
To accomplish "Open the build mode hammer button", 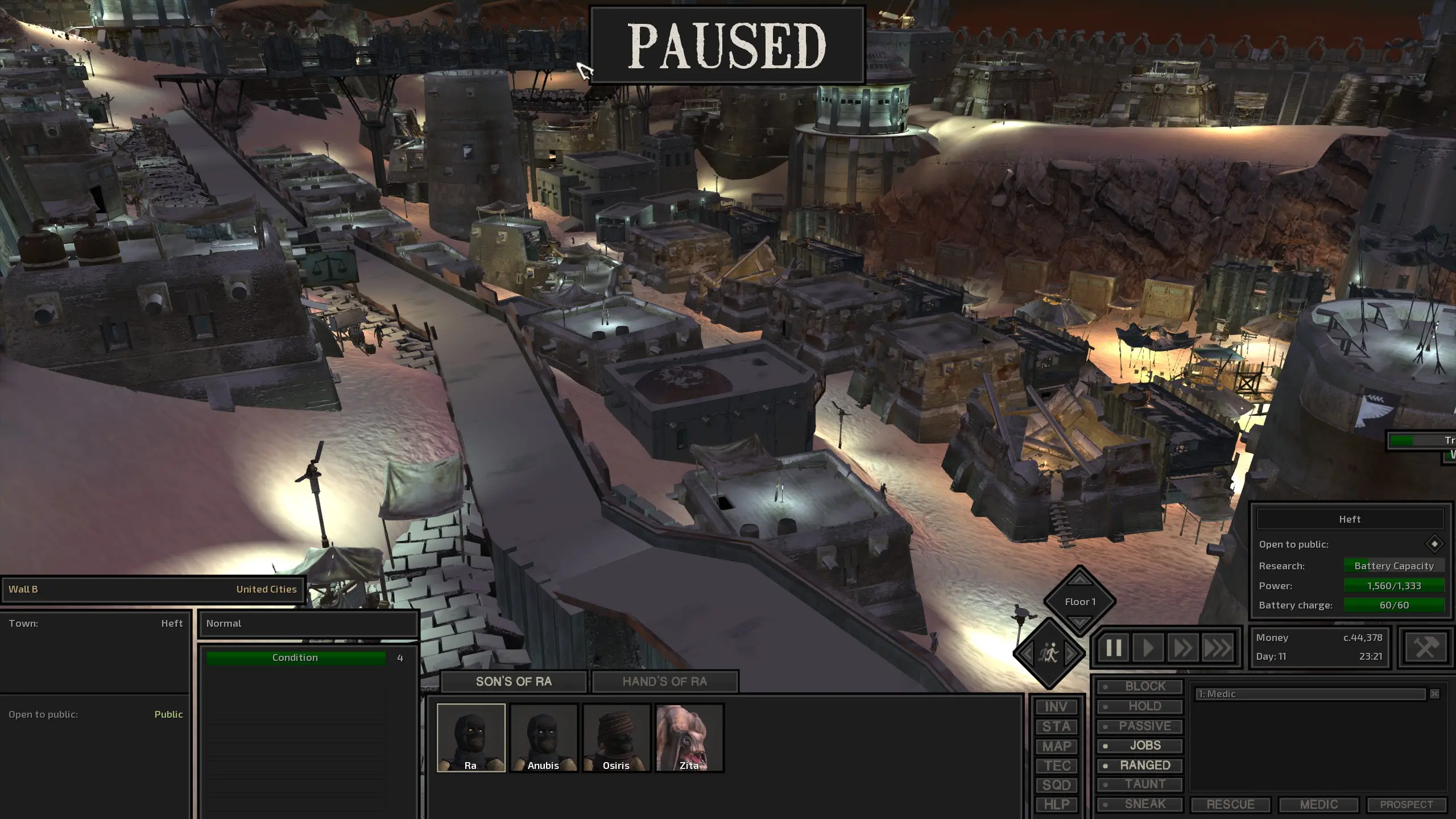I will [x=1426, y=647].
